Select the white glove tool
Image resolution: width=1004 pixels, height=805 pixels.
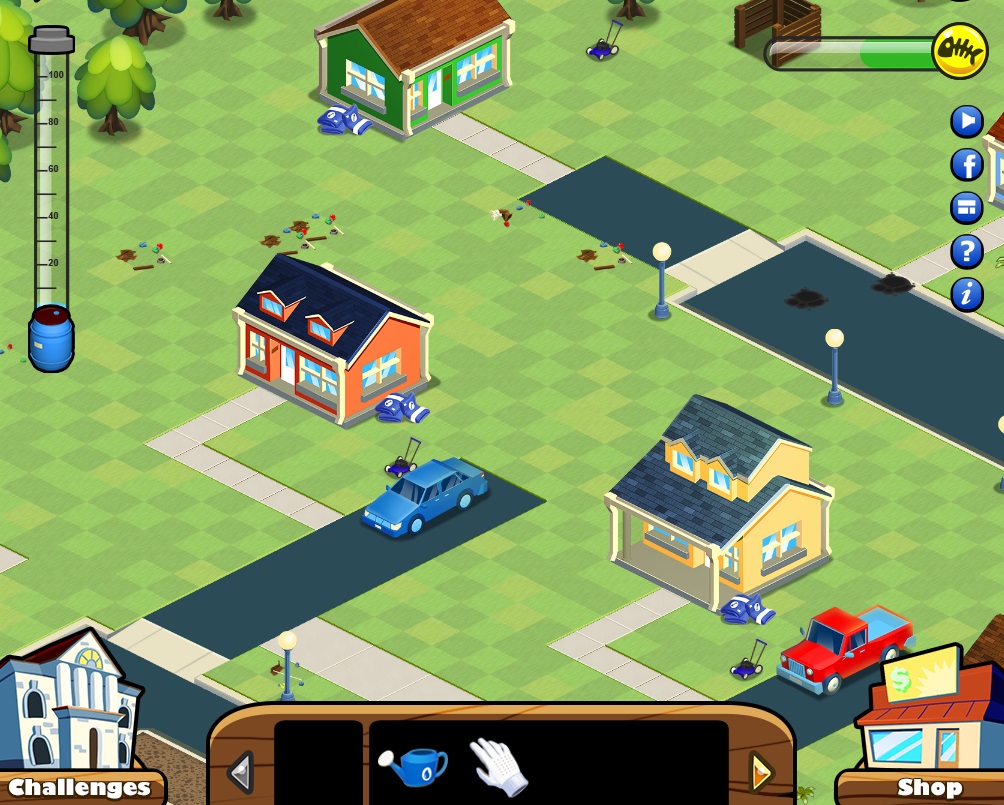[x=497, y=766]
